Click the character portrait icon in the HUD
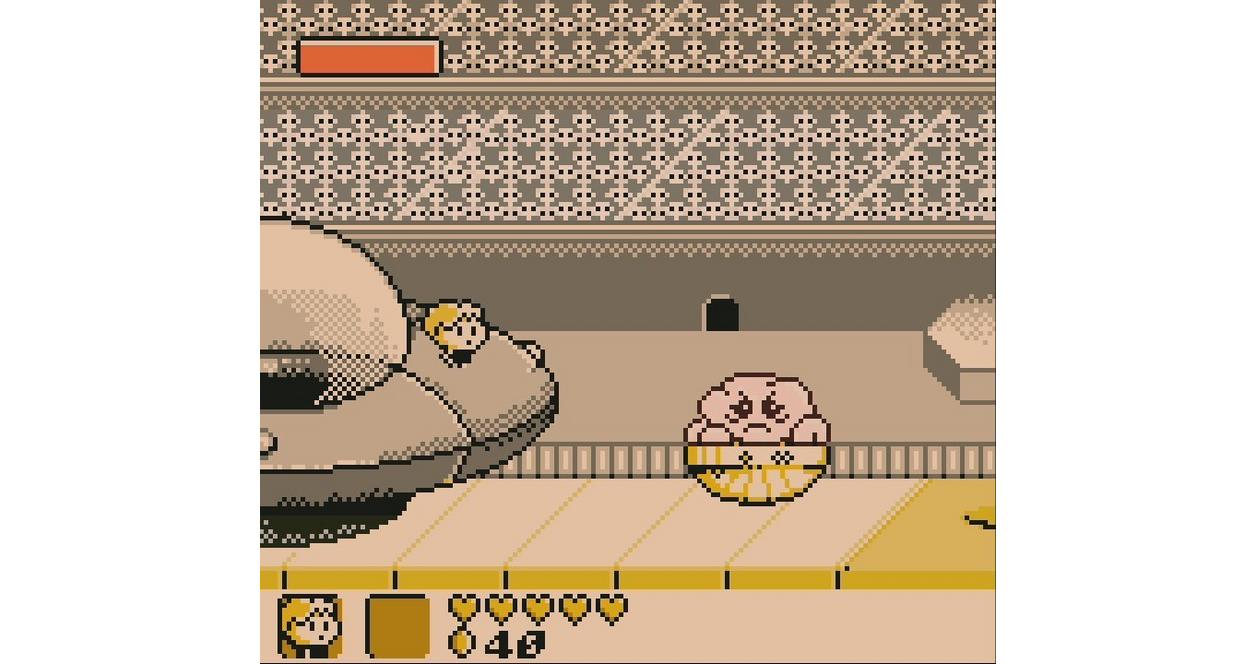Screen dimensions: 1256x664 pos(310,626)
